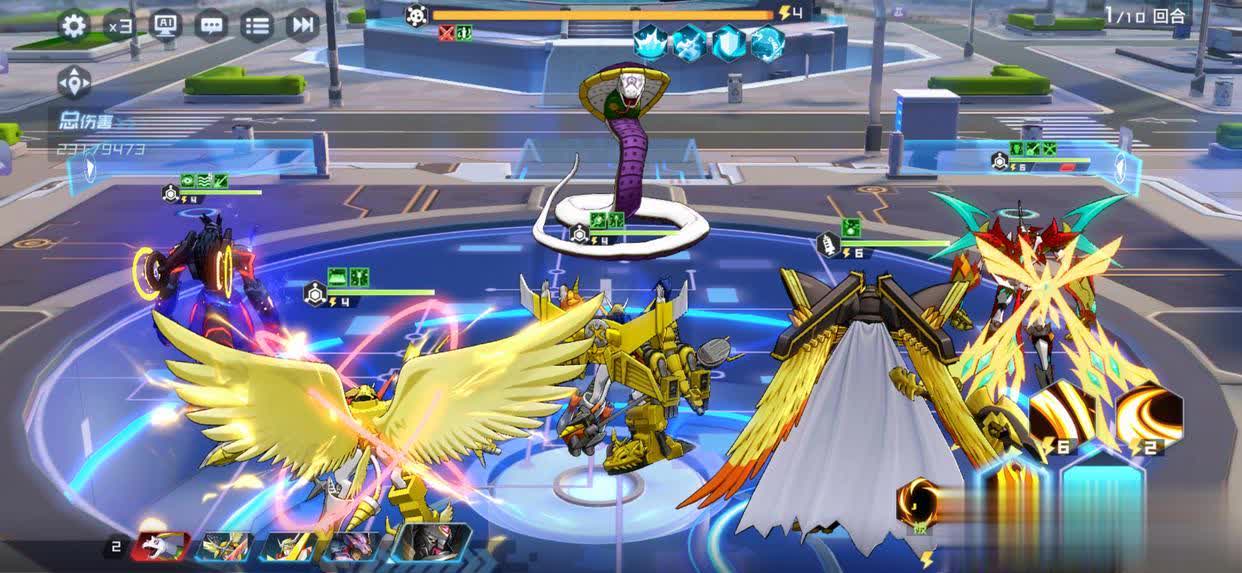Image resolution: width=1242 pixels, height=573 pixels.
Task: Click the camera position arrows icon
Action: [x=74, y=81]
